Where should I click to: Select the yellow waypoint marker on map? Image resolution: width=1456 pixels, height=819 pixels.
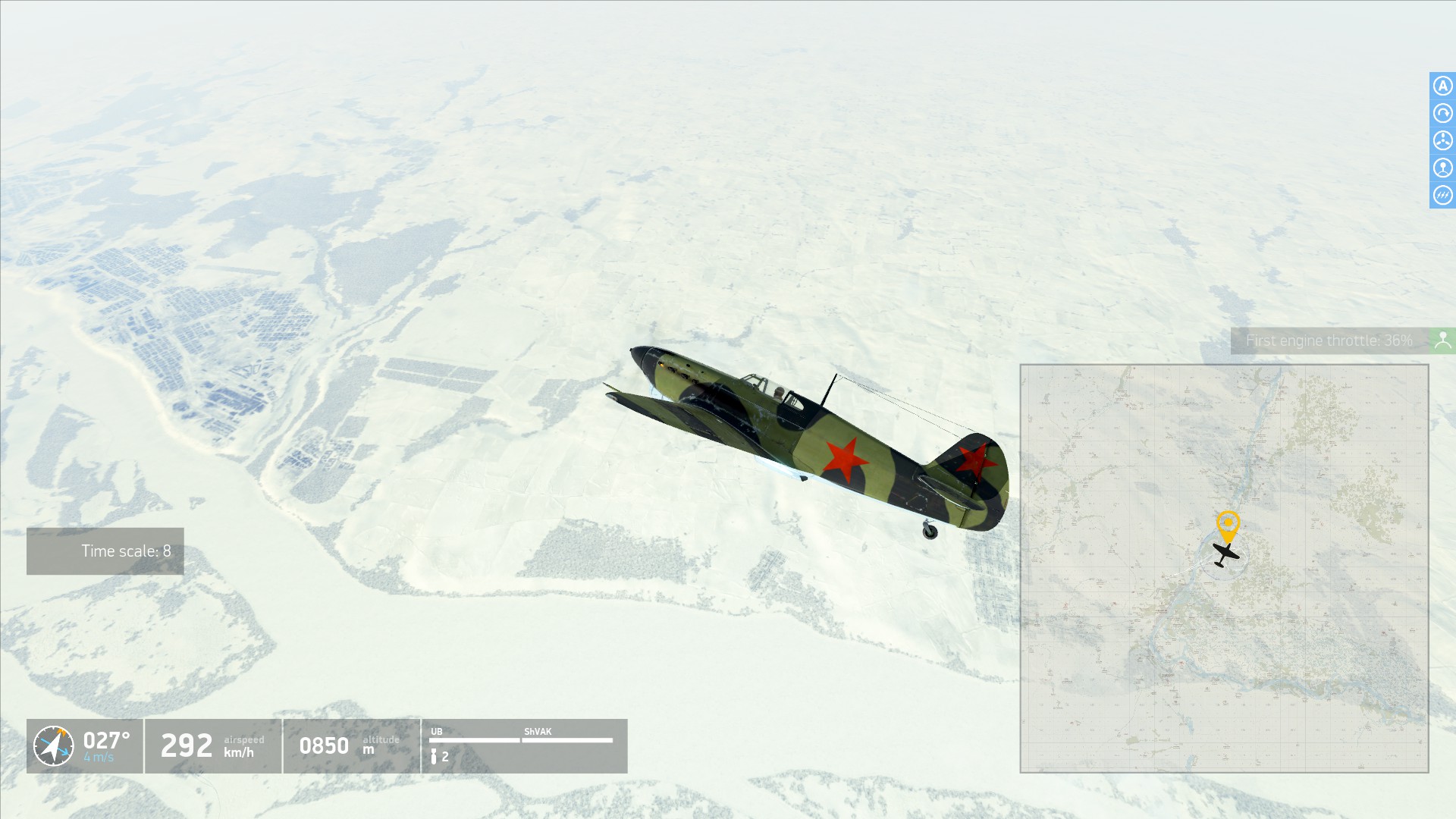(x=1228, y=524)
